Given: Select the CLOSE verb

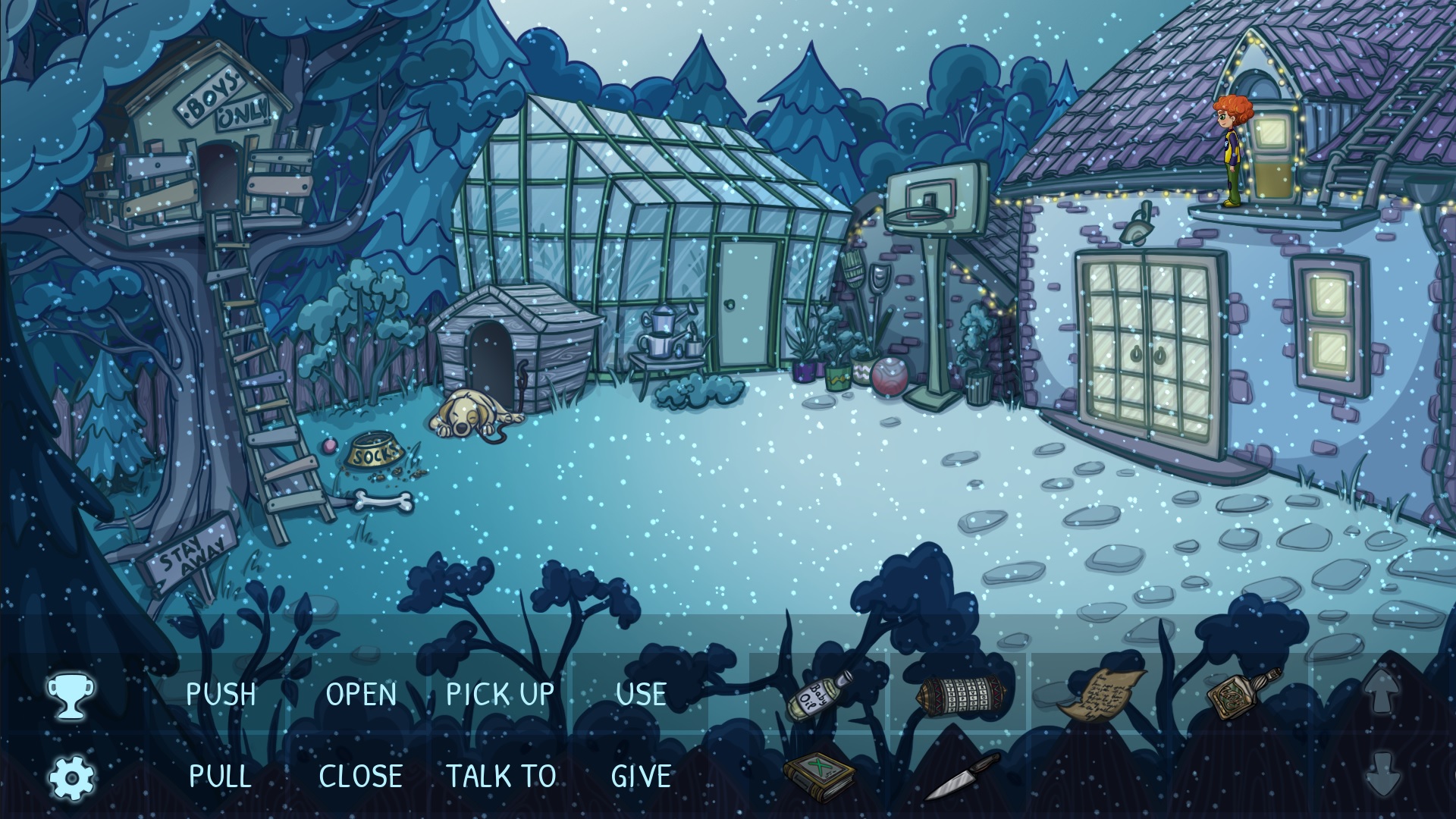Looking at the screenshot, I should (x=360, y=776).
